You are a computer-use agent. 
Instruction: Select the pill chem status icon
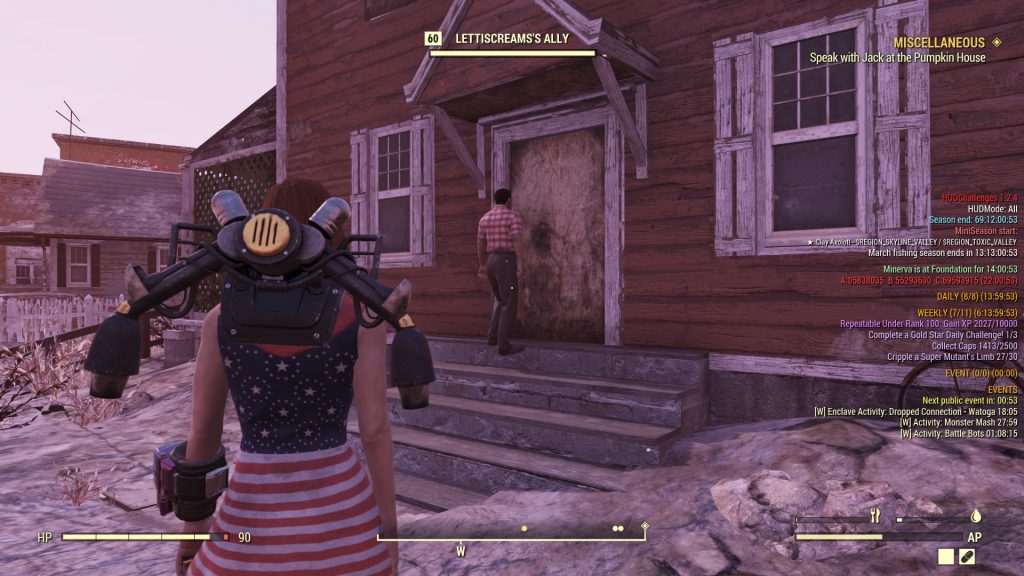click(968, 556)
